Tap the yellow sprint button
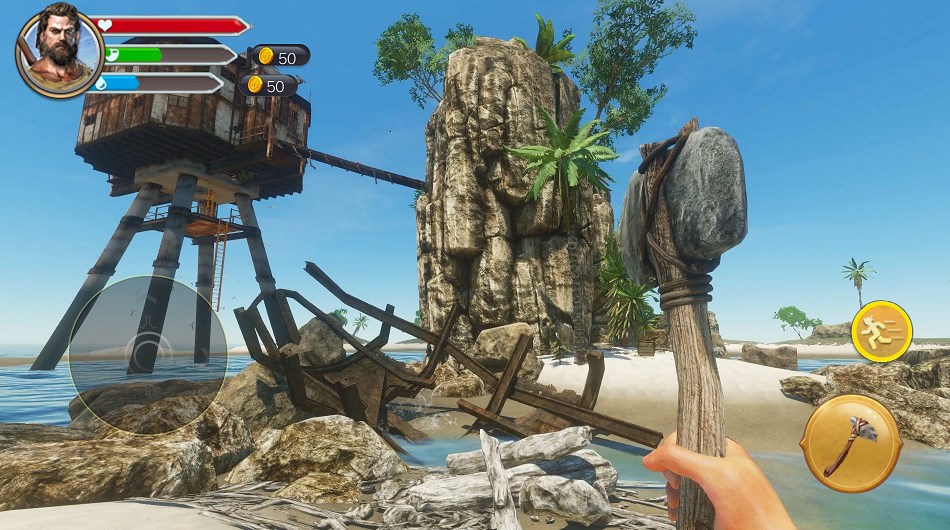This screenshot has width=950, height=530. tap(881, 331)
